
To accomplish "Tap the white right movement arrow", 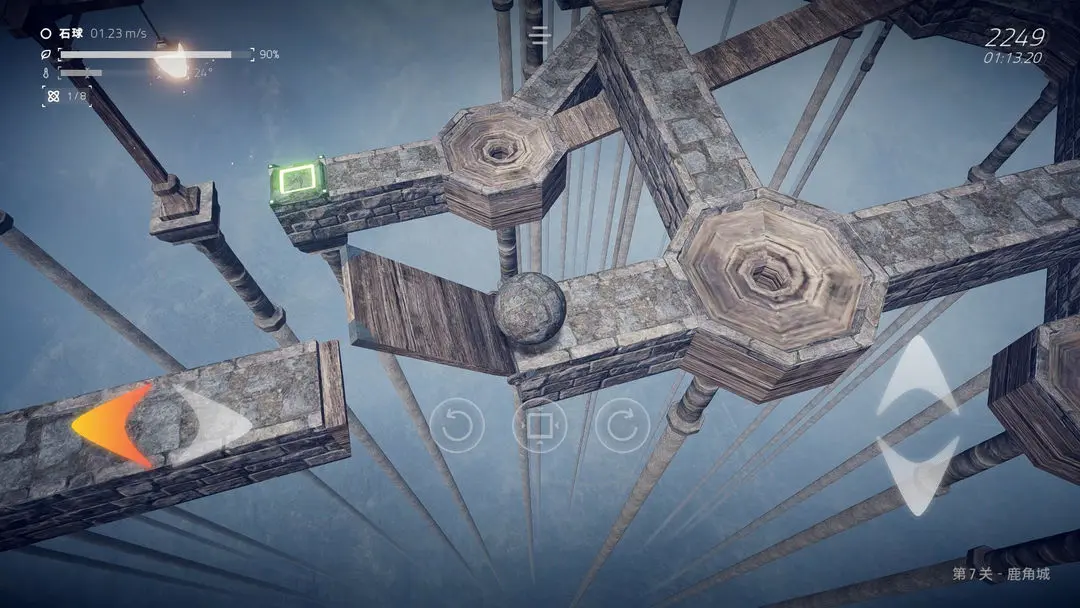I will tap(212, 425).
